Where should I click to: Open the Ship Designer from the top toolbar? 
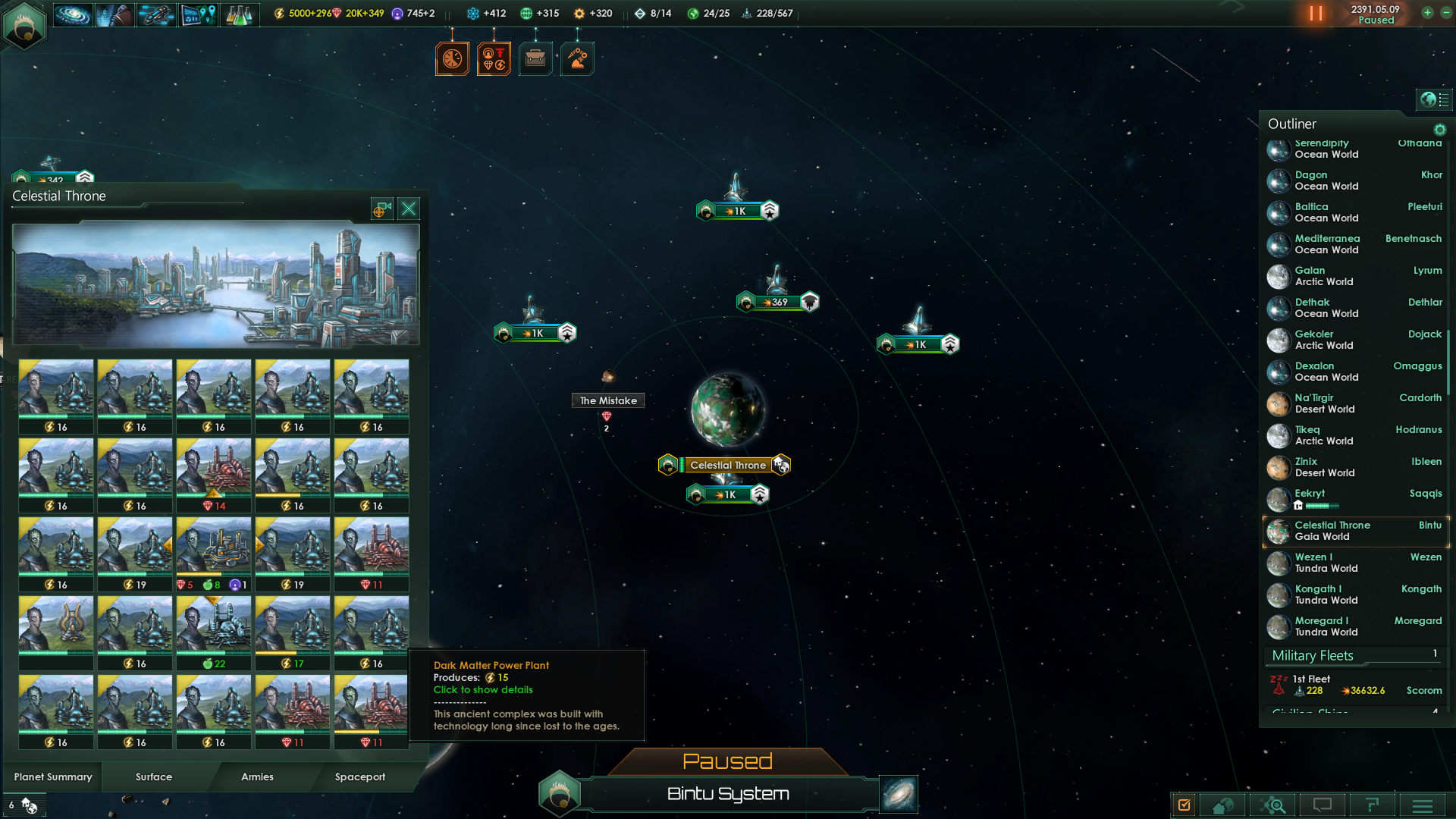point(156,14)
